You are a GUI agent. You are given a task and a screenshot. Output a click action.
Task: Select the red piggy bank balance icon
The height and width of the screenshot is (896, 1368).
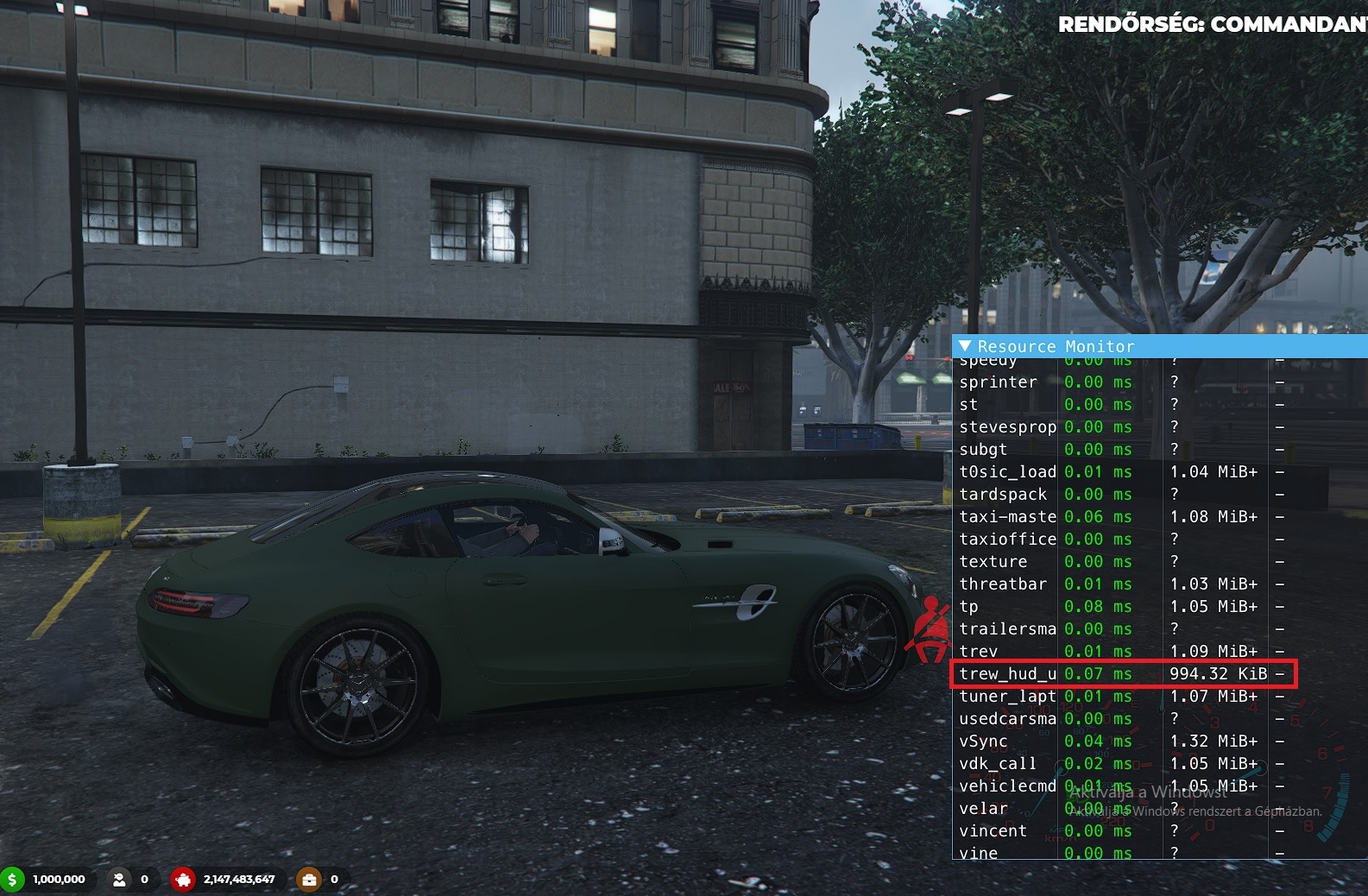pos(184,879)
